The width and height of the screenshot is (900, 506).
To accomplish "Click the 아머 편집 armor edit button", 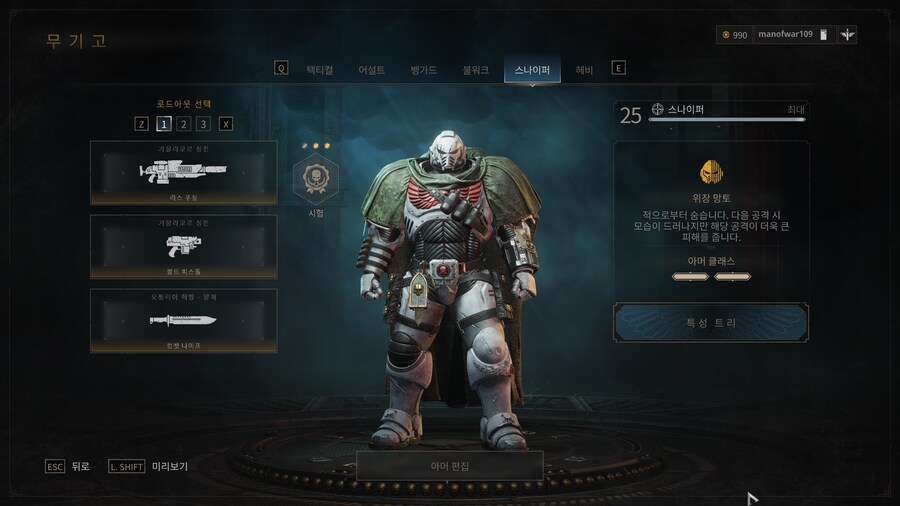I will click(x=450, y=466).
